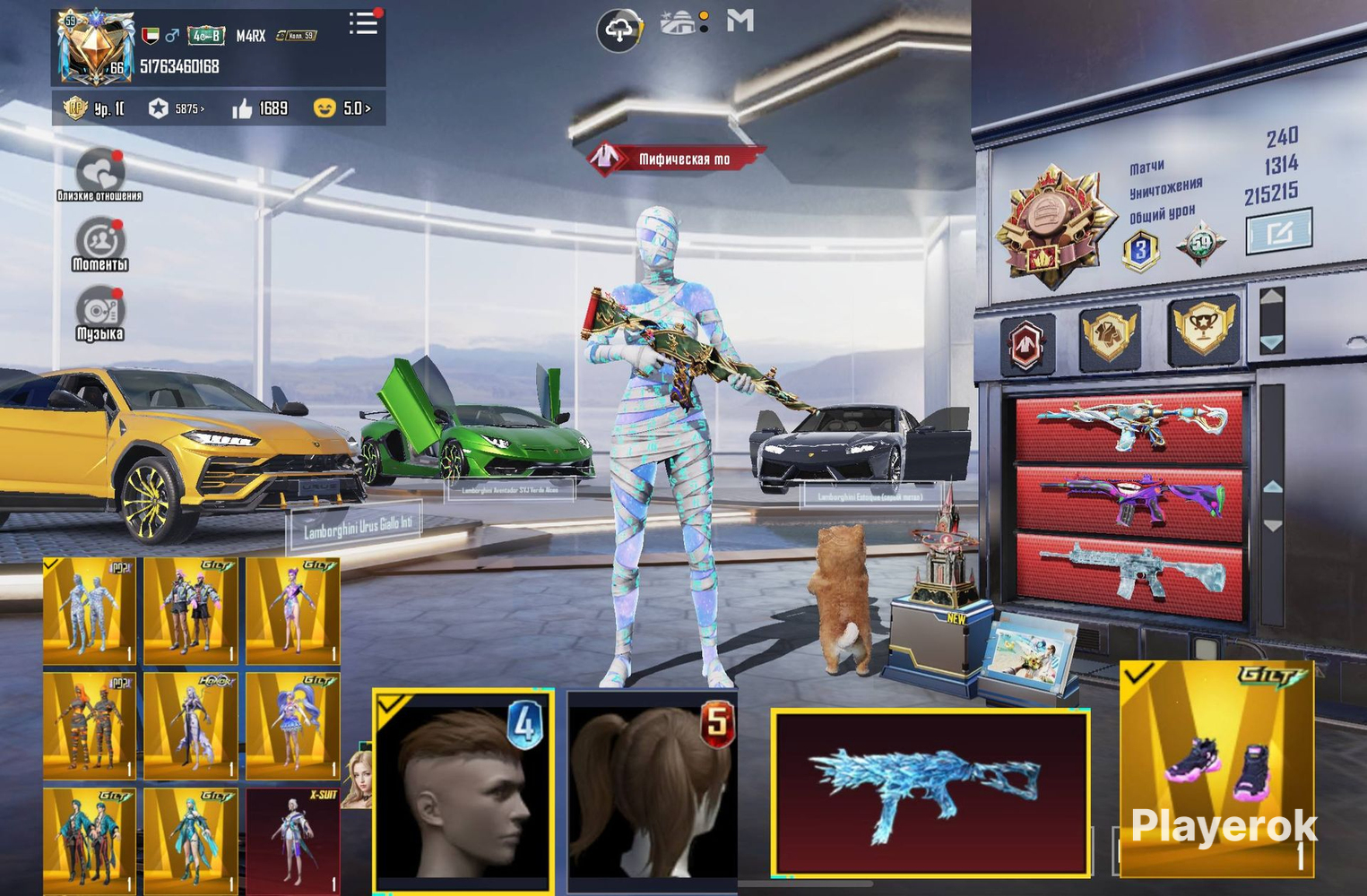Edit the stats panel with pencil button
The height and width of the screenshot is (896, 1367).
[1279, 232]
